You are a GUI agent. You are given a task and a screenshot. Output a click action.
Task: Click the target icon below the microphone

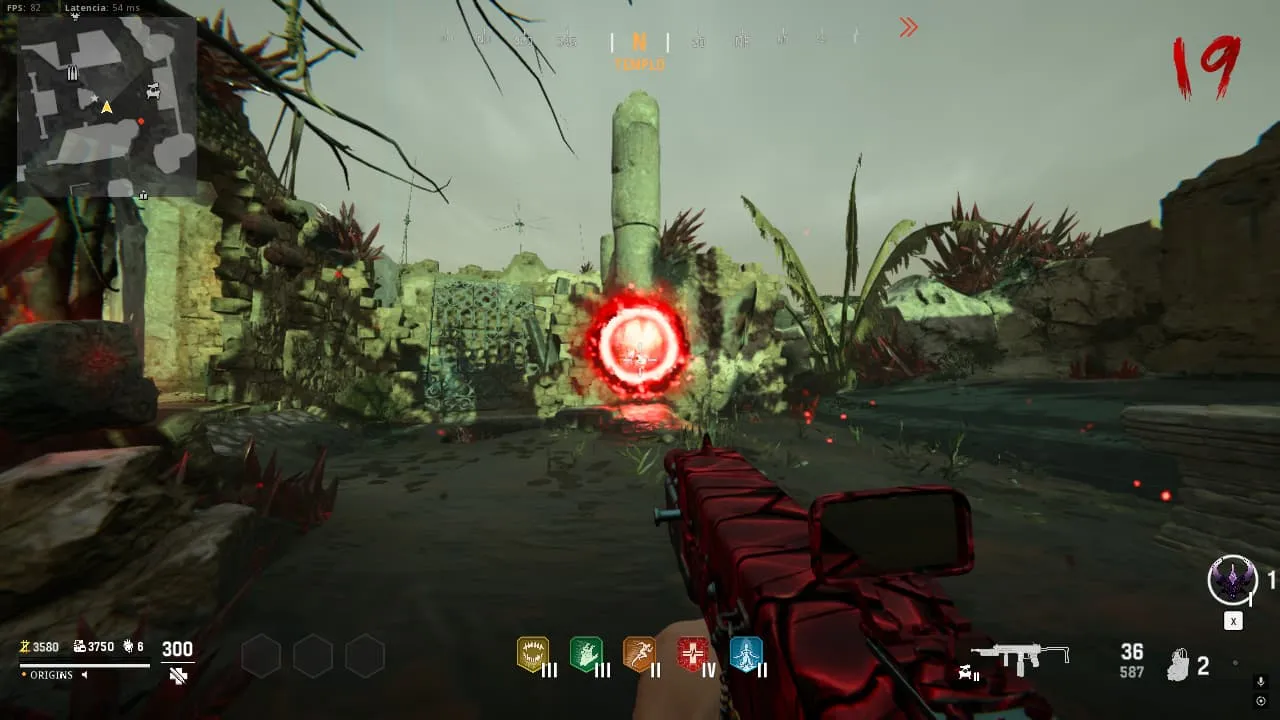click(x=1260, y=700)
